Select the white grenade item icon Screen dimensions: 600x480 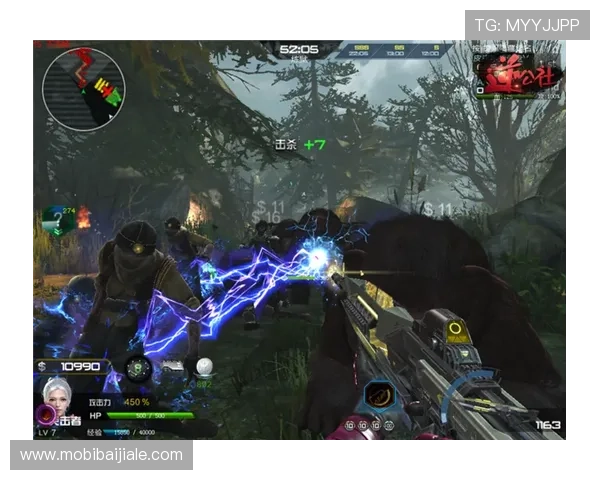[204, 367]
